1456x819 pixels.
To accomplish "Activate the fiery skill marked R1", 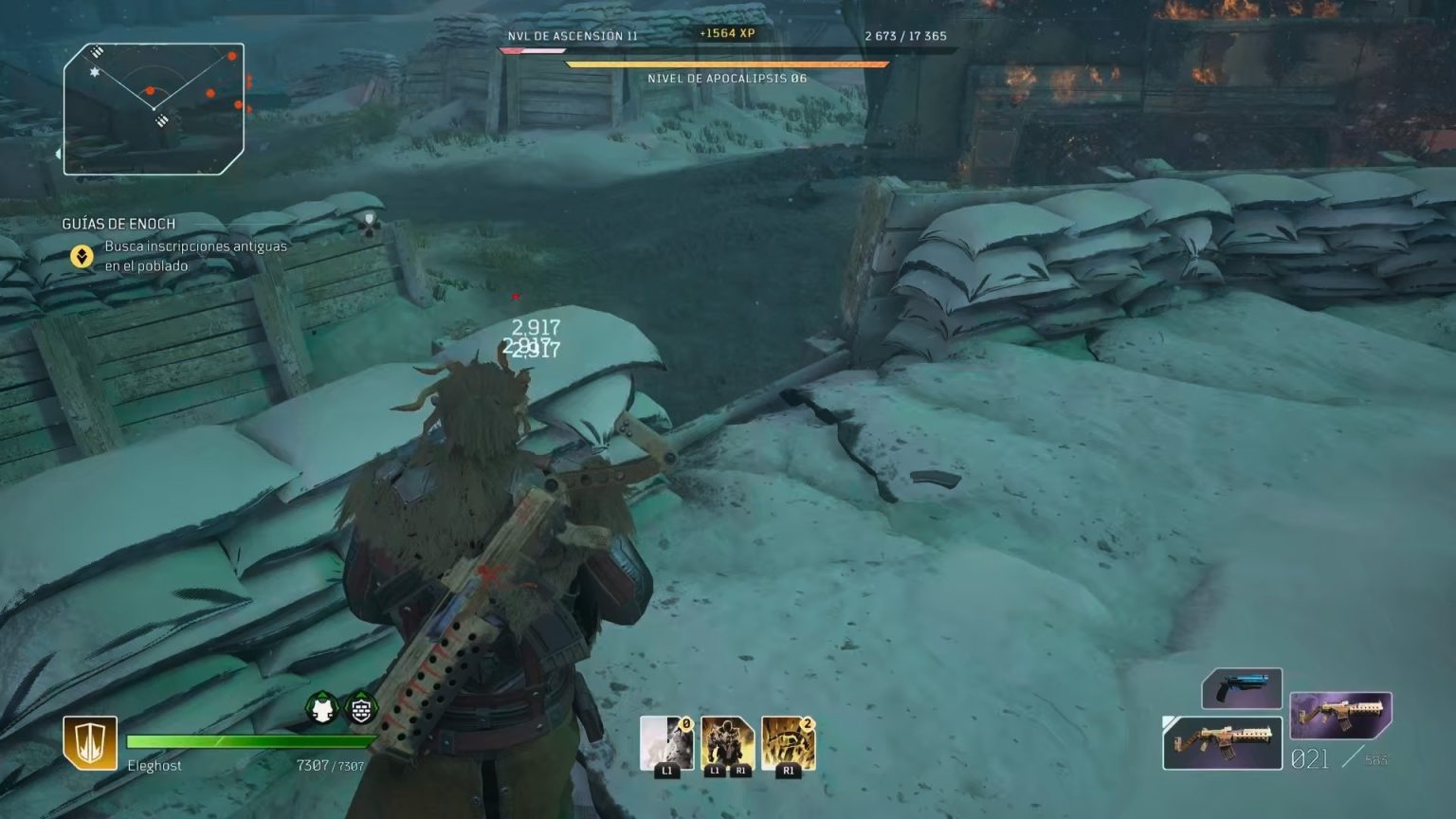I will tap(788, 743).
